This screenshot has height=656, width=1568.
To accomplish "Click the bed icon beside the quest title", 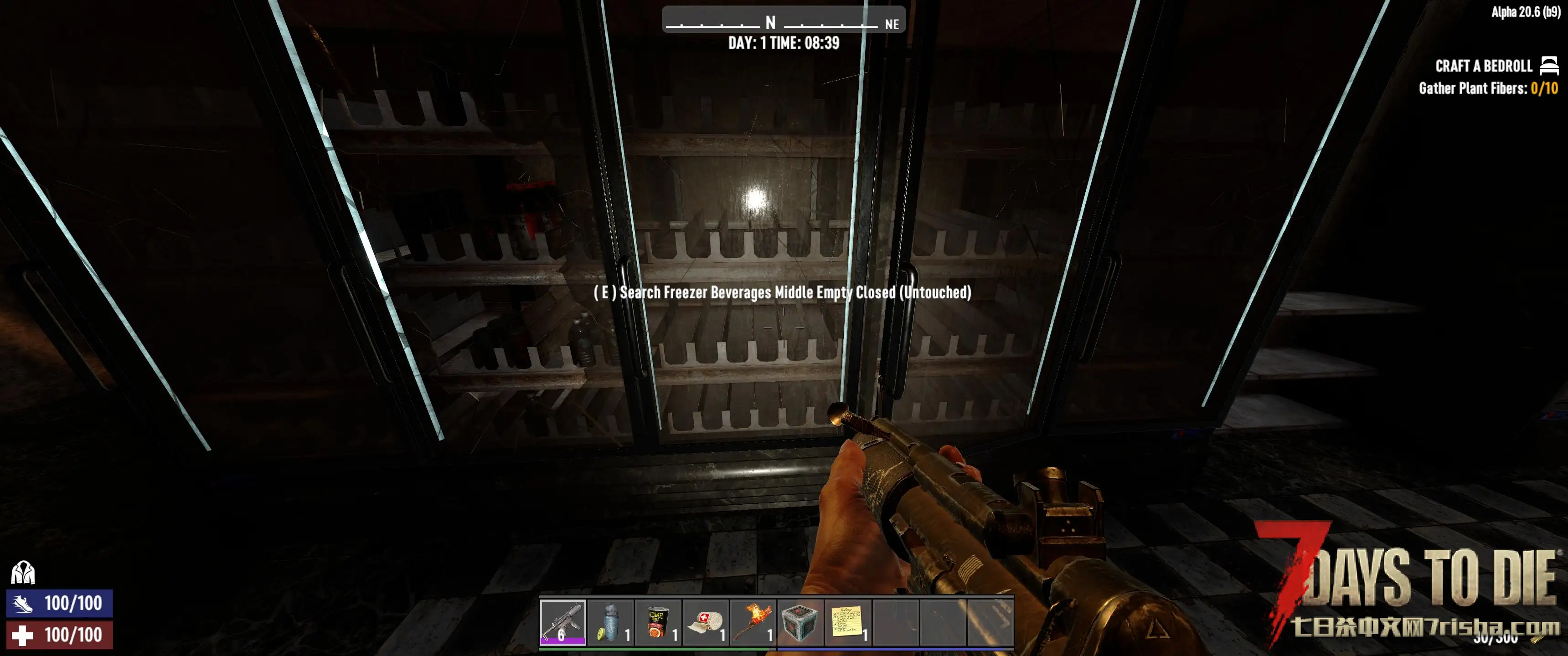I will (x=1549, y=65).
